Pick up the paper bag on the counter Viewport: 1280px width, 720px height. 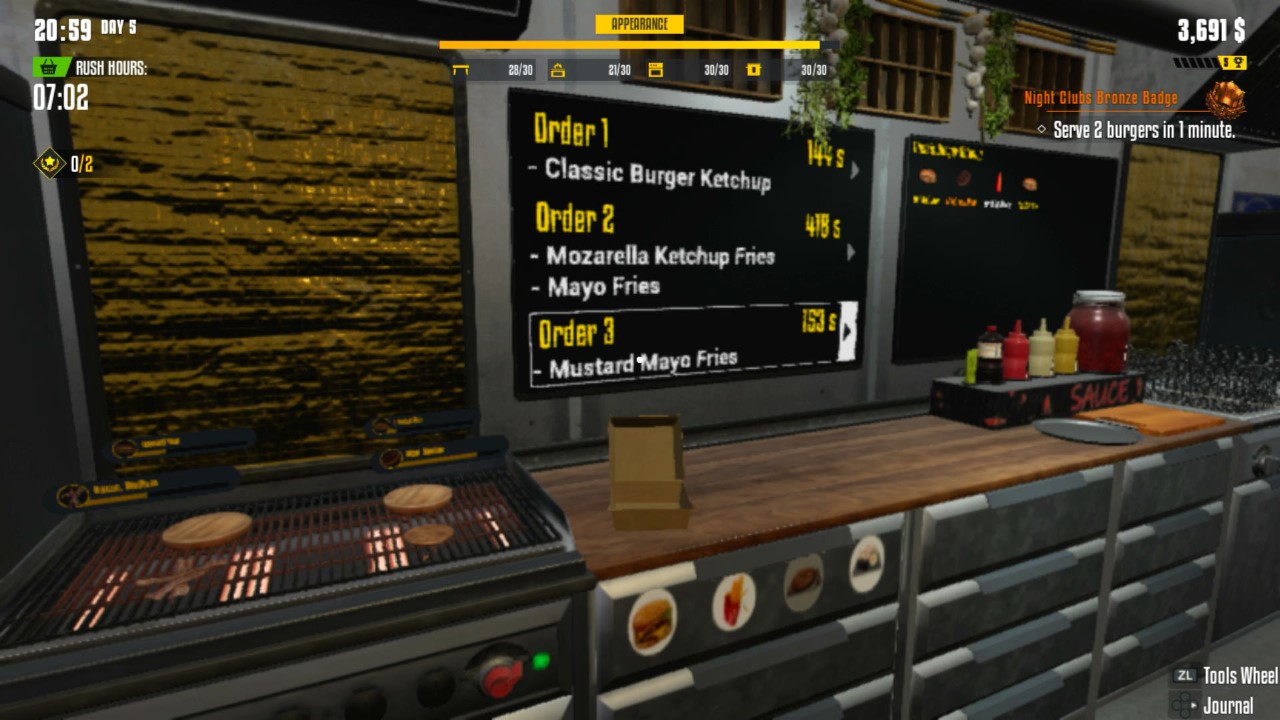(648, 465)
